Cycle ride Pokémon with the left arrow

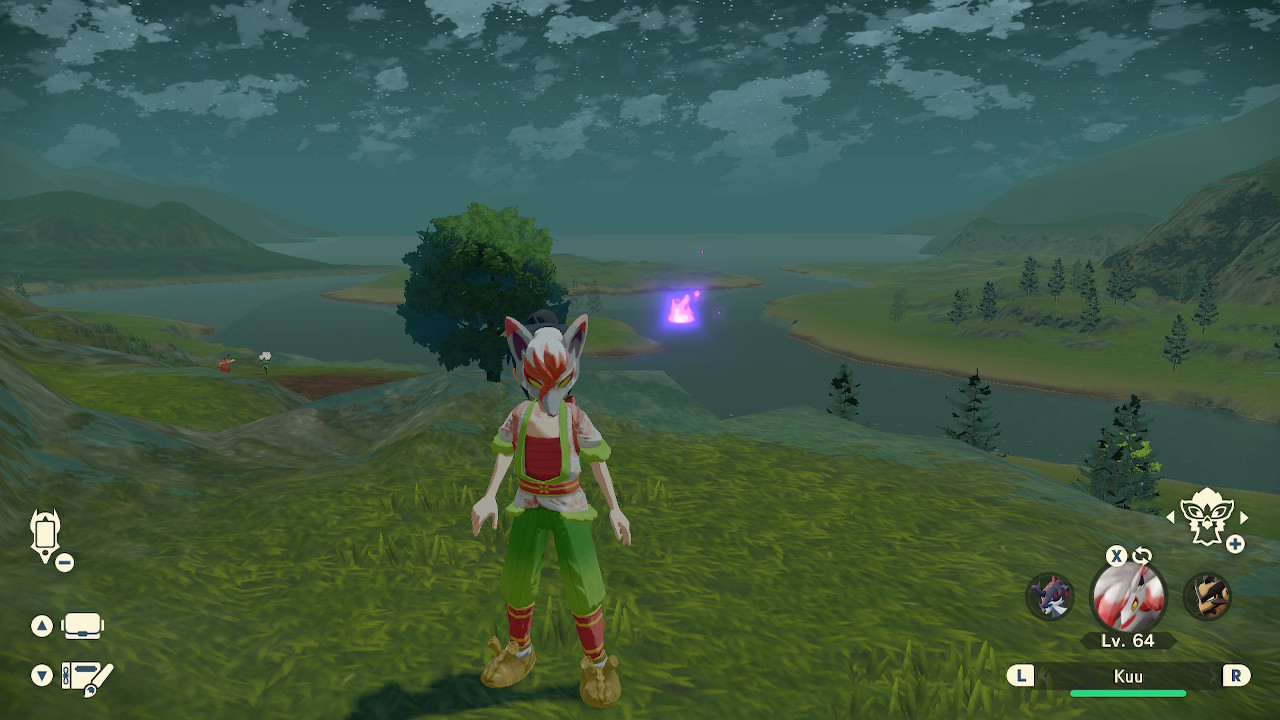point(1171,517)
